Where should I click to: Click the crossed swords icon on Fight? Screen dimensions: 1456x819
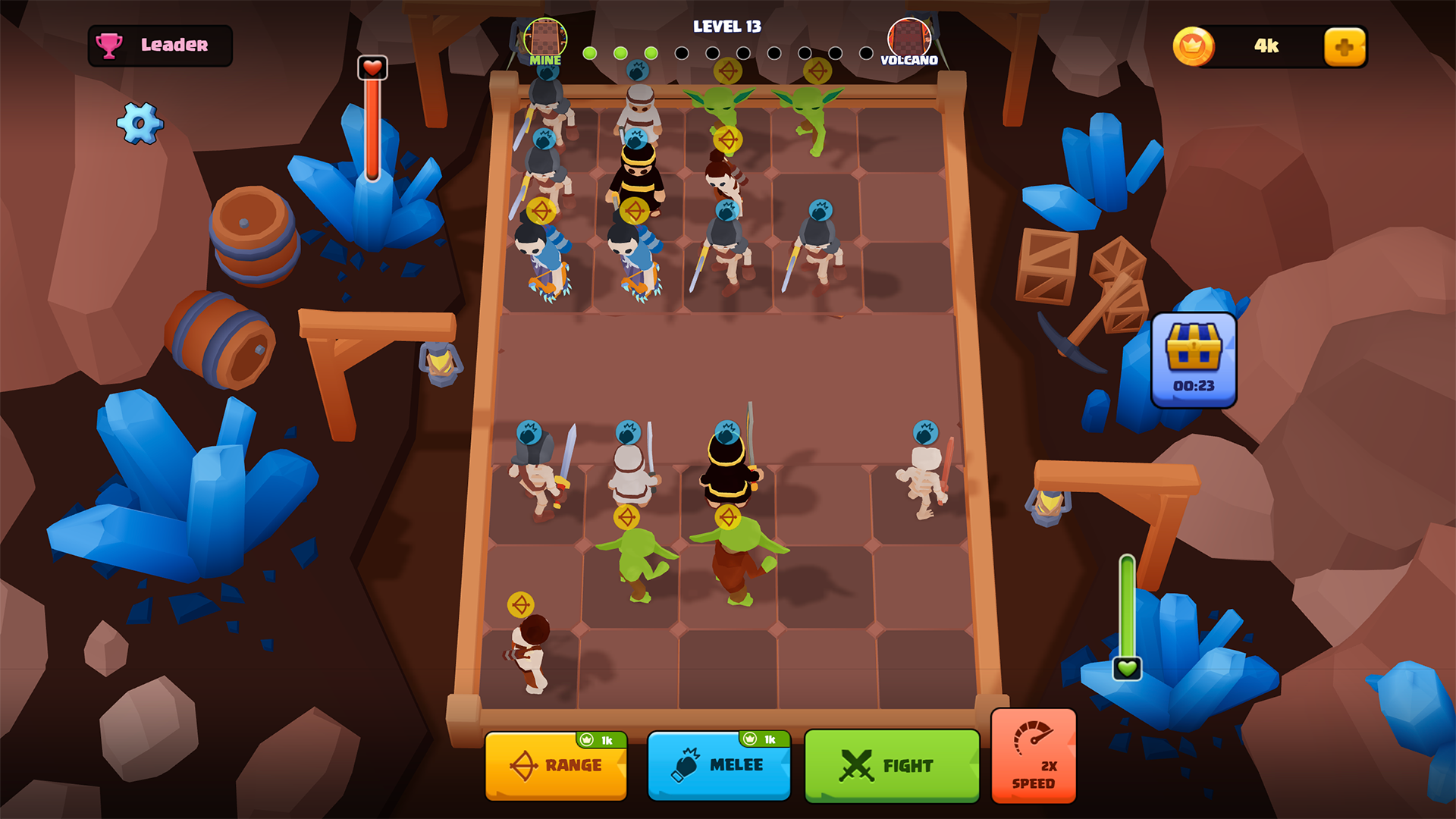click(x=857, y=764)
